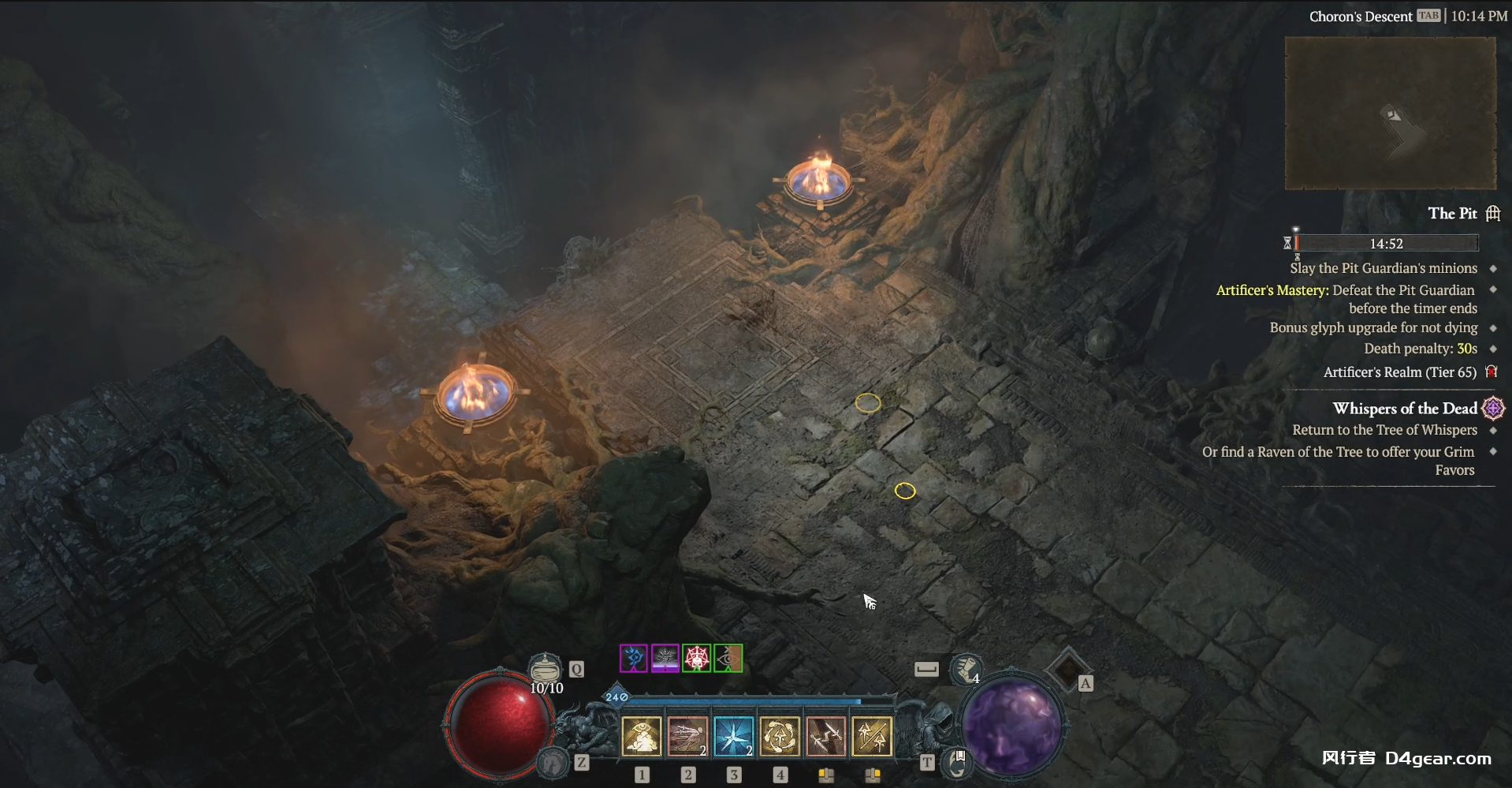Screen dimensions: 1512x788
Task: Select the Whispers of the Dead quest
Action: (x=1405, y=409)
